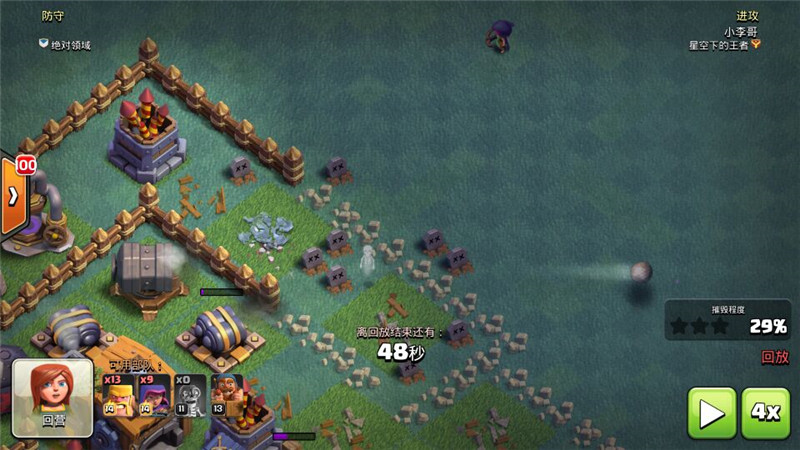Pick the Battle Machine hero card
The image size is (800, 450).
coord(226,396)
